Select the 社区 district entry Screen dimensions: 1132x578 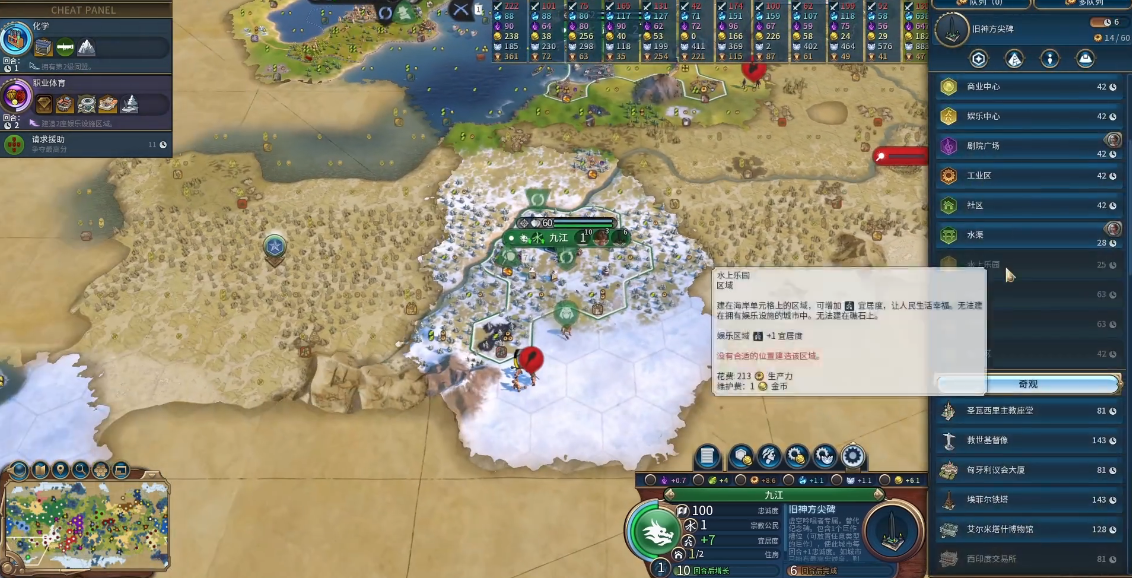(x=1028, y=206)
